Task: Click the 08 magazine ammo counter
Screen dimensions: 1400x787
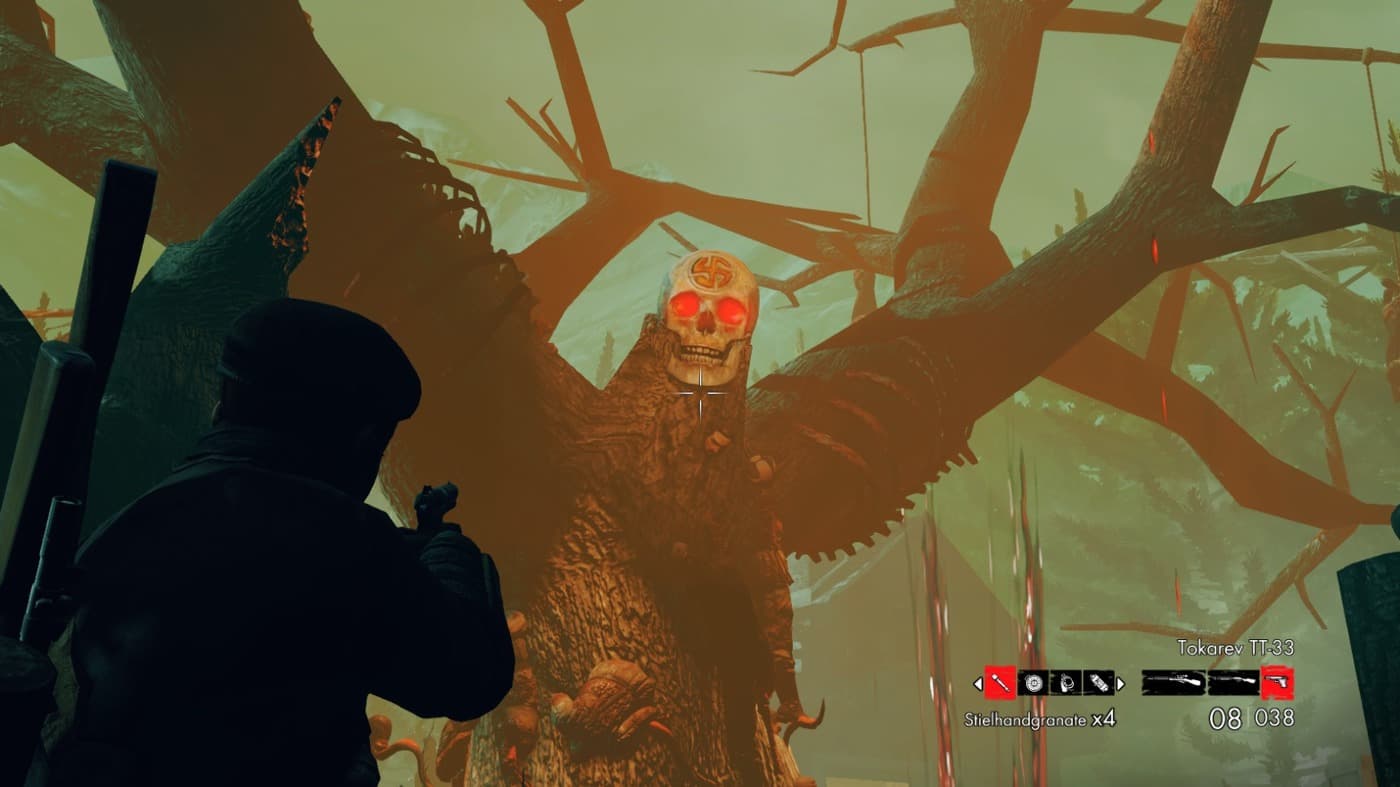Action: tap(1224, 716)
